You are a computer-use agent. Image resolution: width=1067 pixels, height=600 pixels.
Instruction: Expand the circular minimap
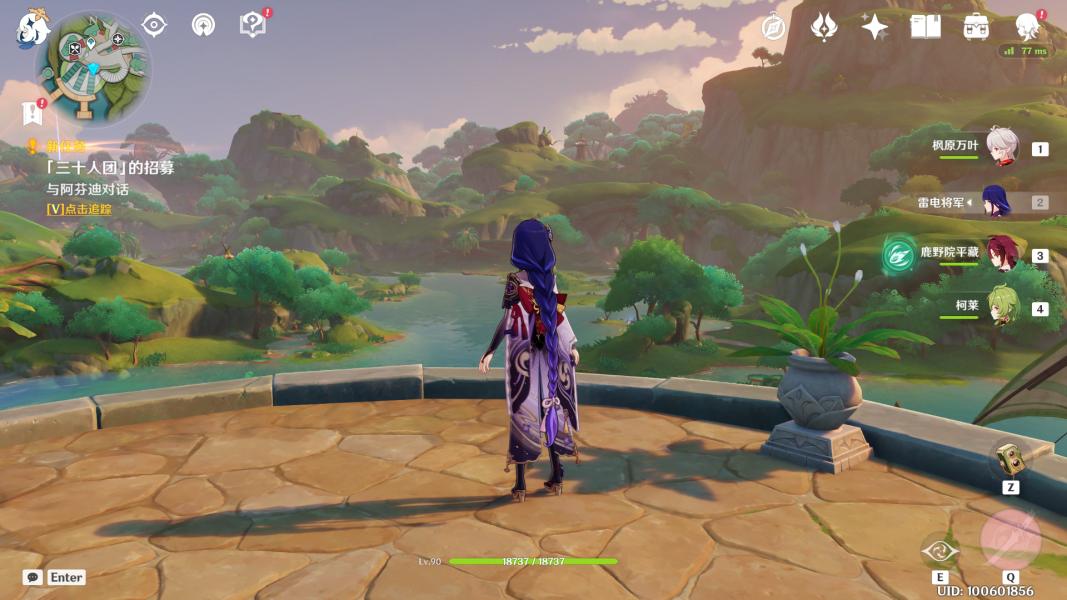93,68
